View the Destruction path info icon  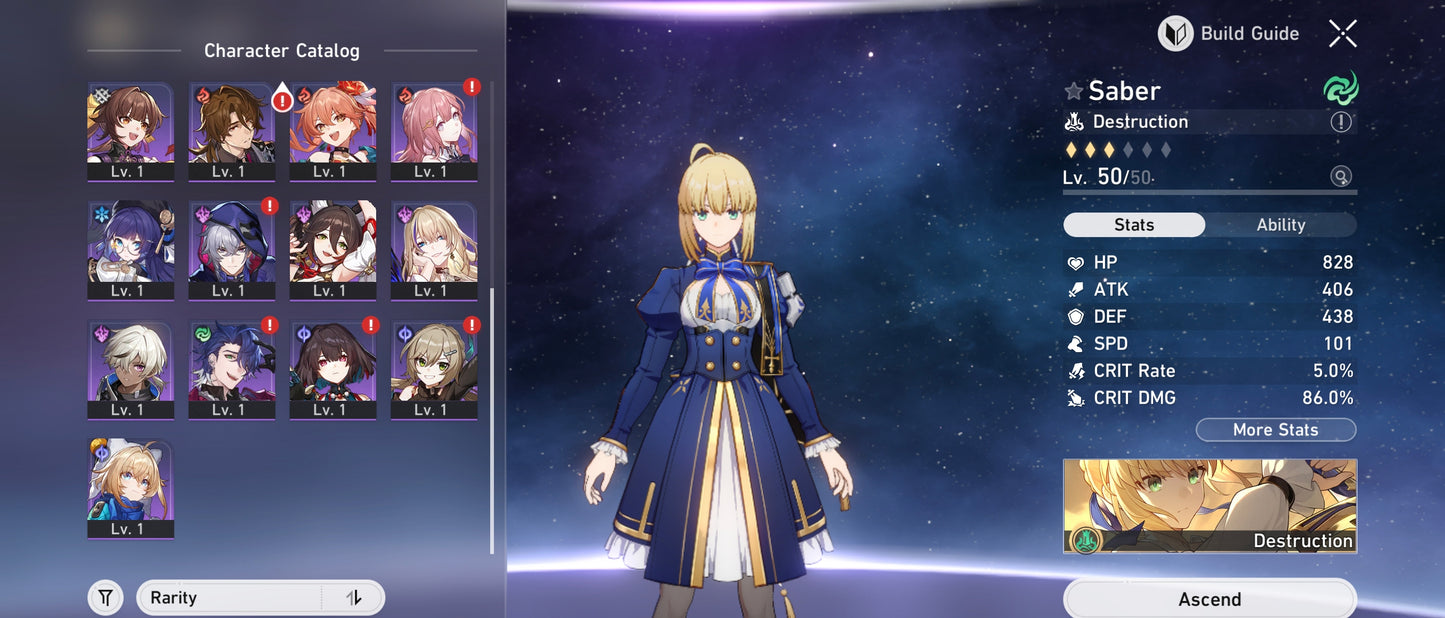pyautogui.click(x=1341, y=122)
